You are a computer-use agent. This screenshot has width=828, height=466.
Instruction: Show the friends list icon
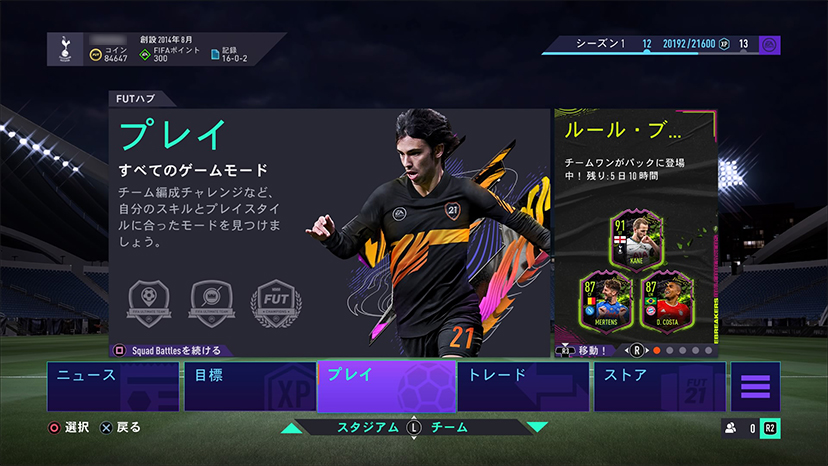730,428
